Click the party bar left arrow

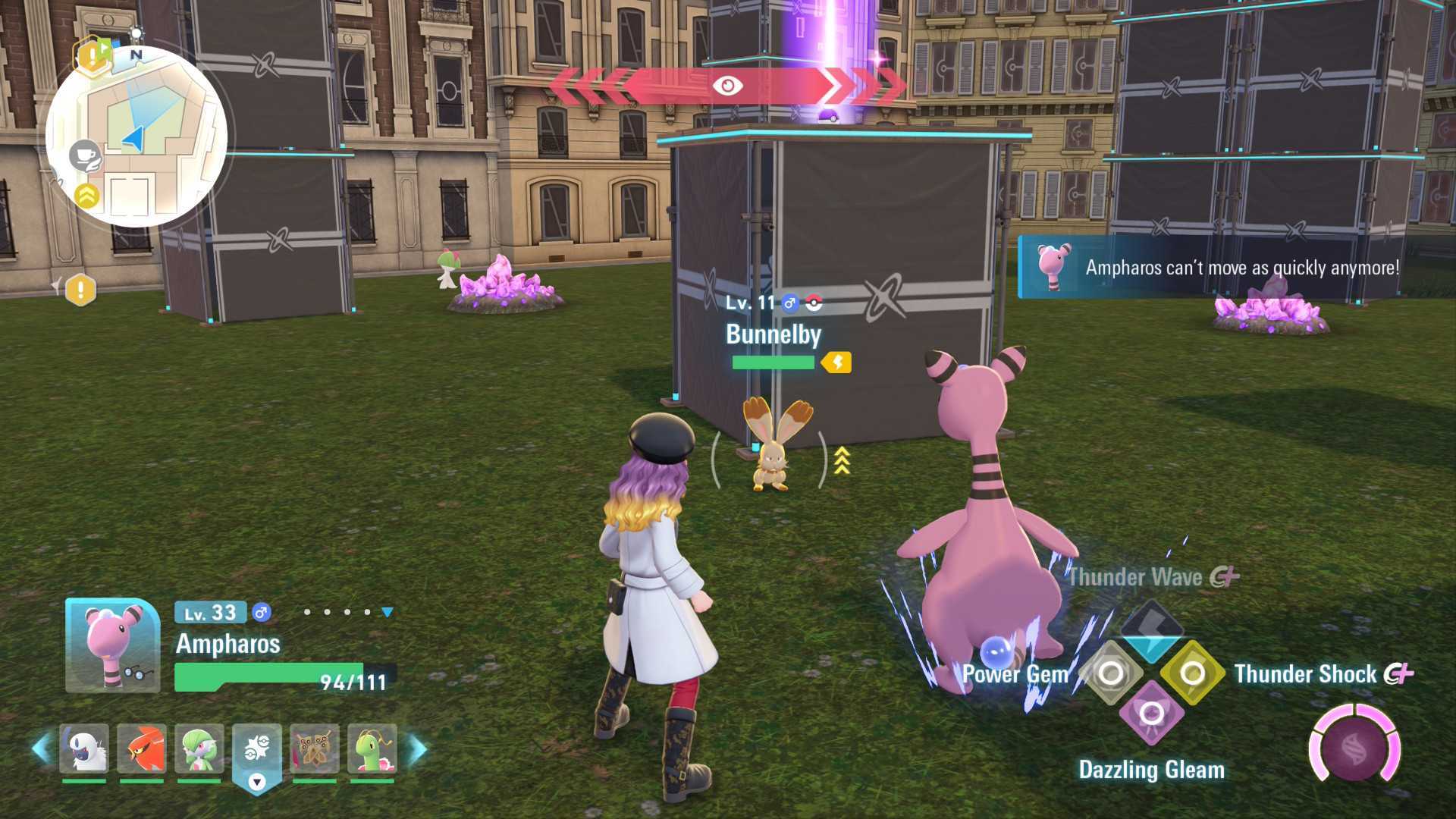(41, 748)
